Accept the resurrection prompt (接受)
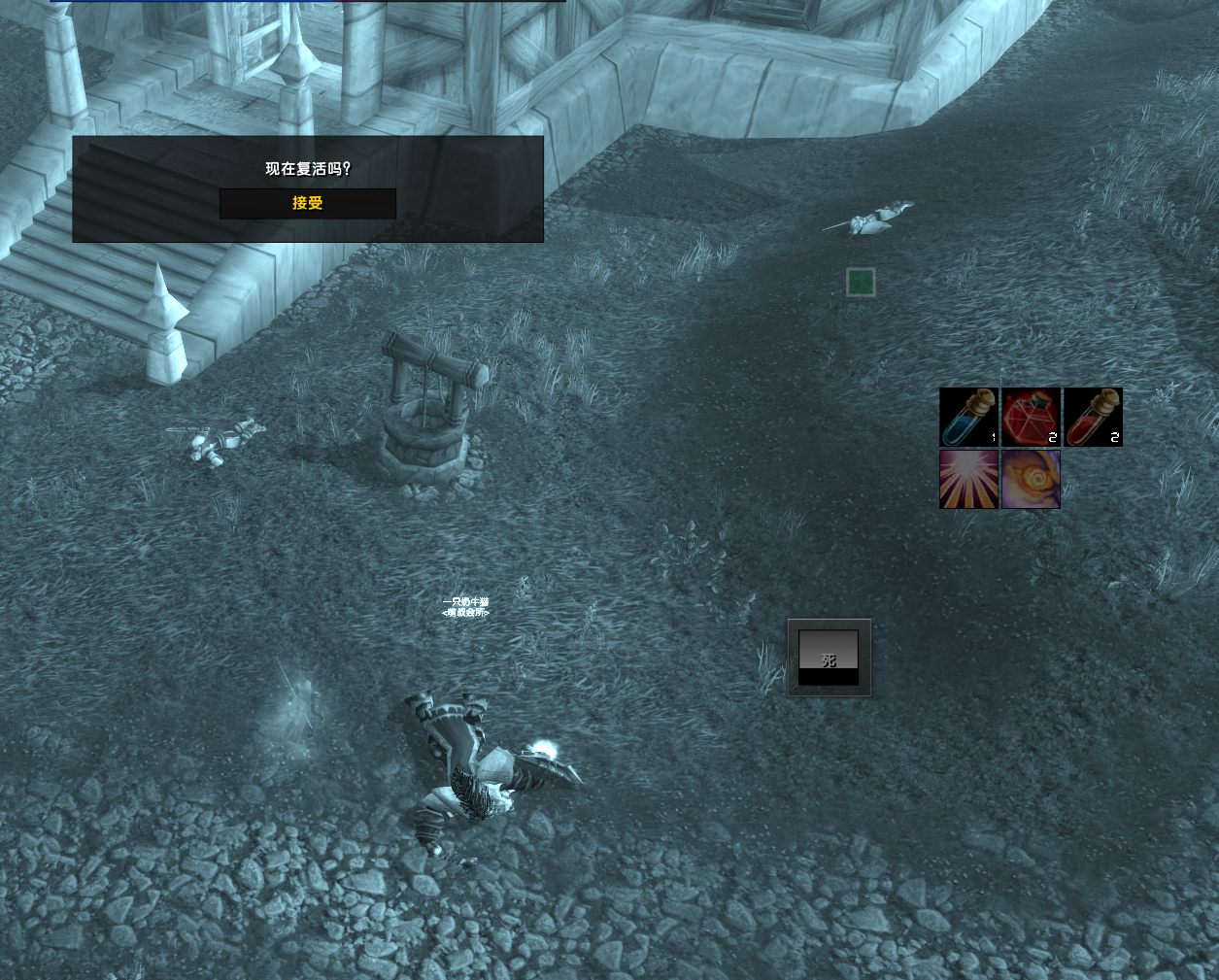Image resolution: width=1219 pixels, height=980 pixels. tap(307, 203)
